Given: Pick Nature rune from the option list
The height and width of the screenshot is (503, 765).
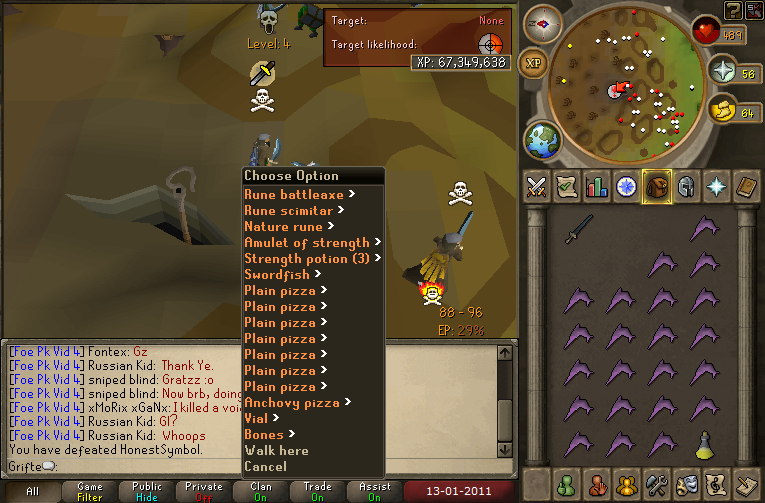Looking at the screenshot, I should tap(283, 227).
